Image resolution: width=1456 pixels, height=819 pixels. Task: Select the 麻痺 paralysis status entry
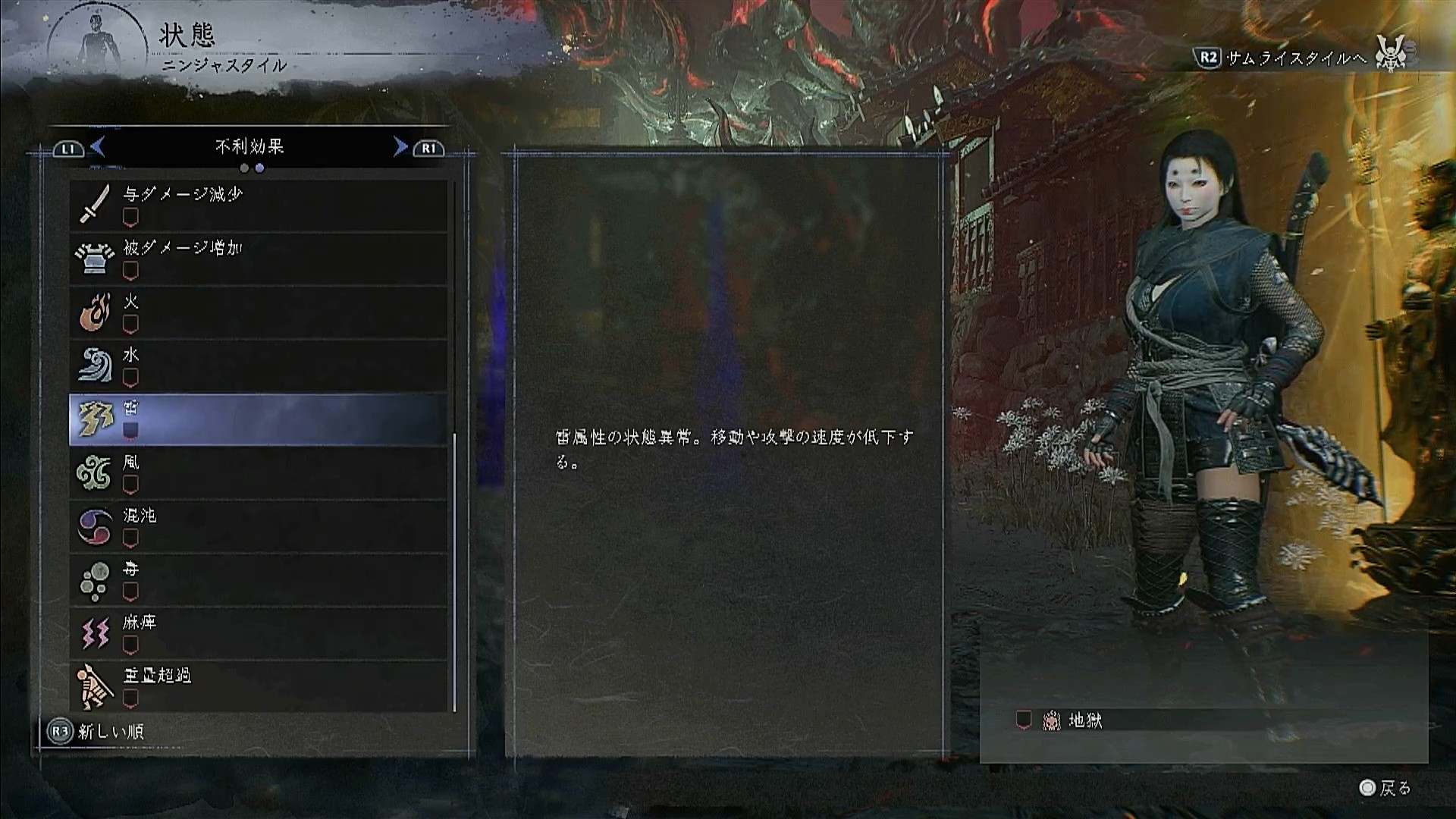click(258, 634)
